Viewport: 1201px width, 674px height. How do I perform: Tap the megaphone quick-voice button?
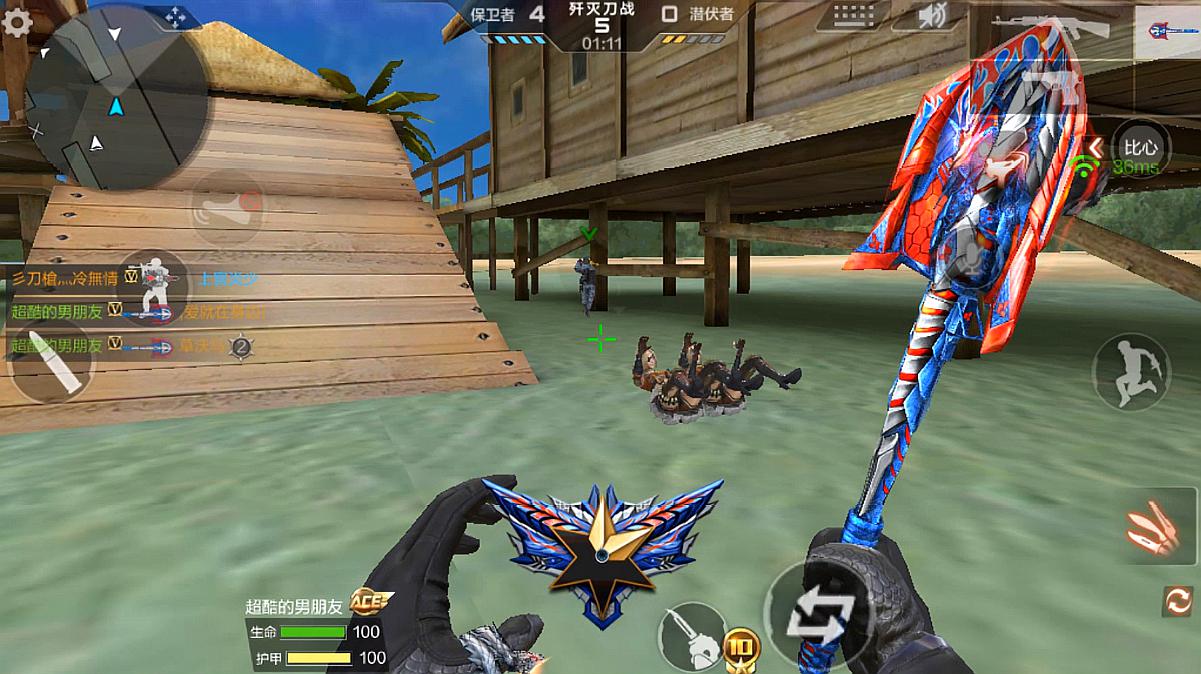228,209
